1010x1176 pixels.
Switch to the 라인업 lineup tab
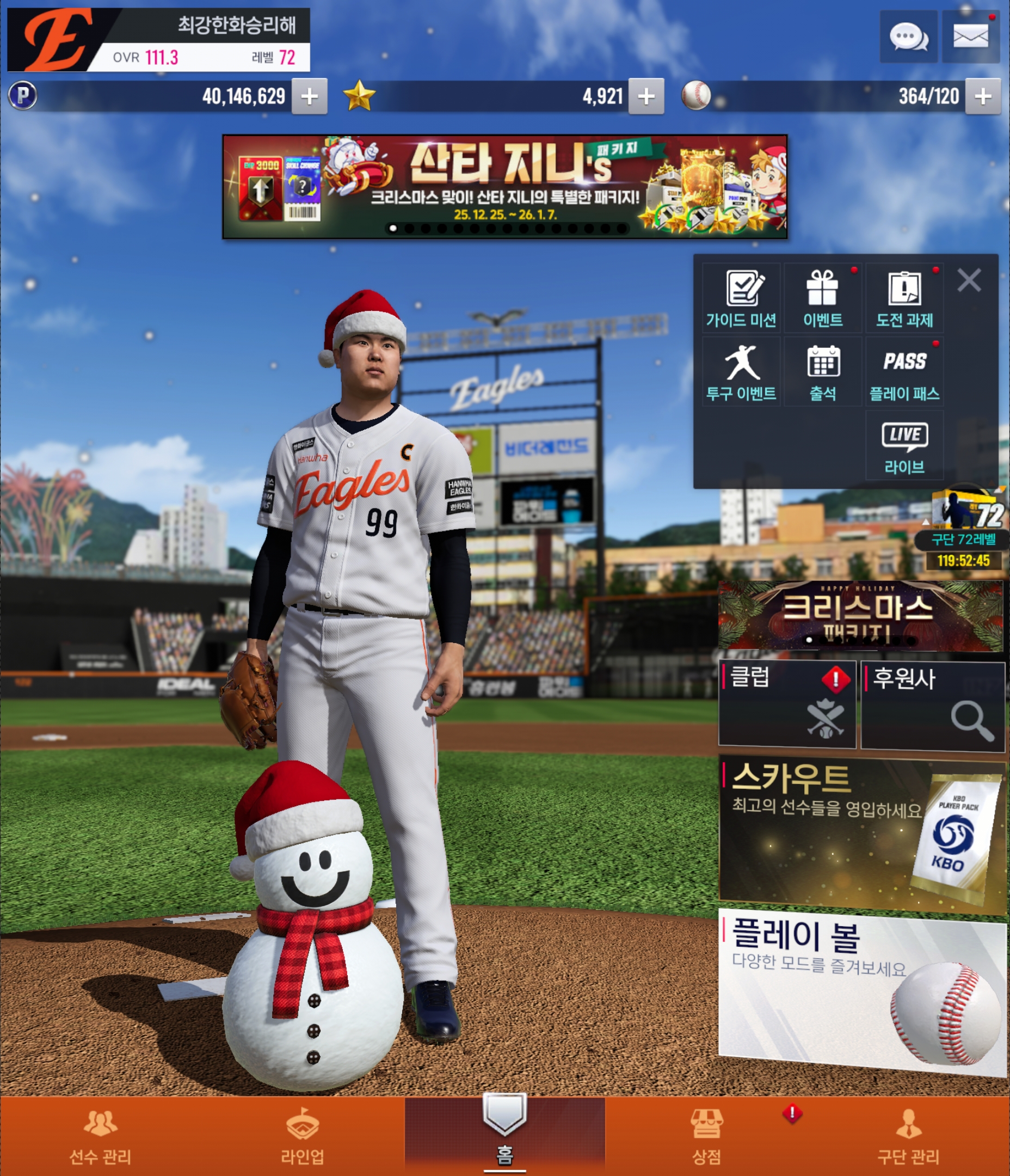[303, 1136]
